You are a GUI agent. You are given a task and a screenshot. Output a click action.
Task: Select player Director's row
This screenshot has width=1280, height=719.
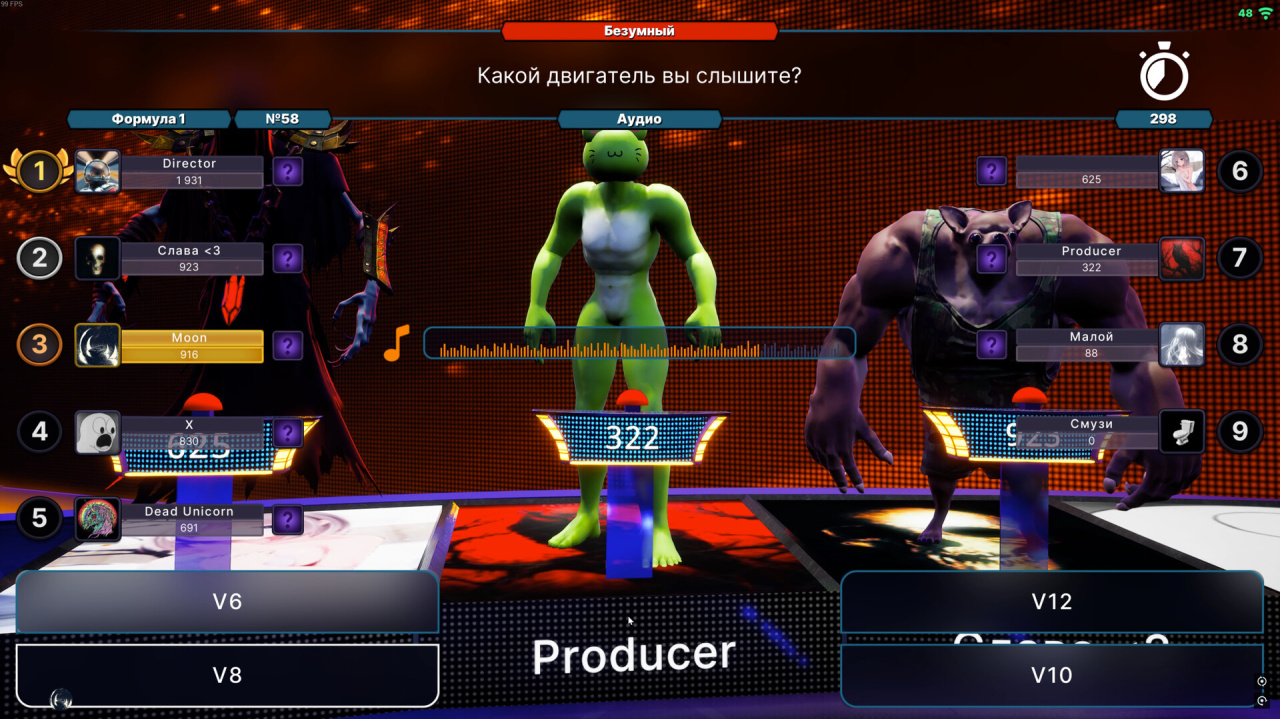[190, 171]
